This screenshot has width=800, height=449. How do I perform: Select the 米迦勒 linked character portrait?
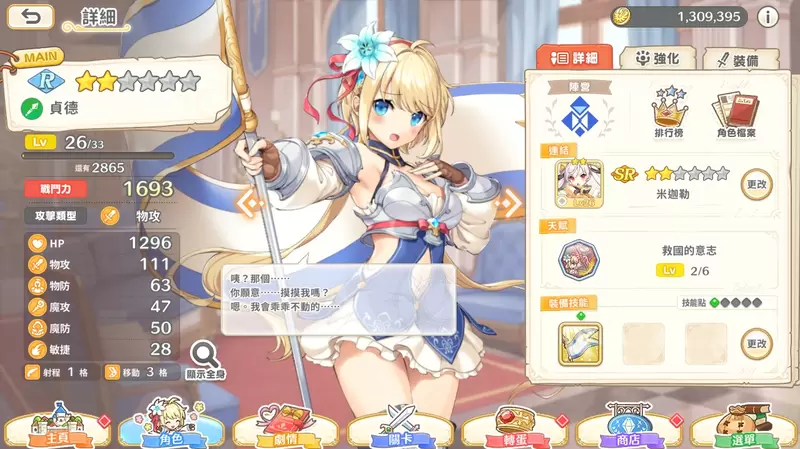coord(580,184)
